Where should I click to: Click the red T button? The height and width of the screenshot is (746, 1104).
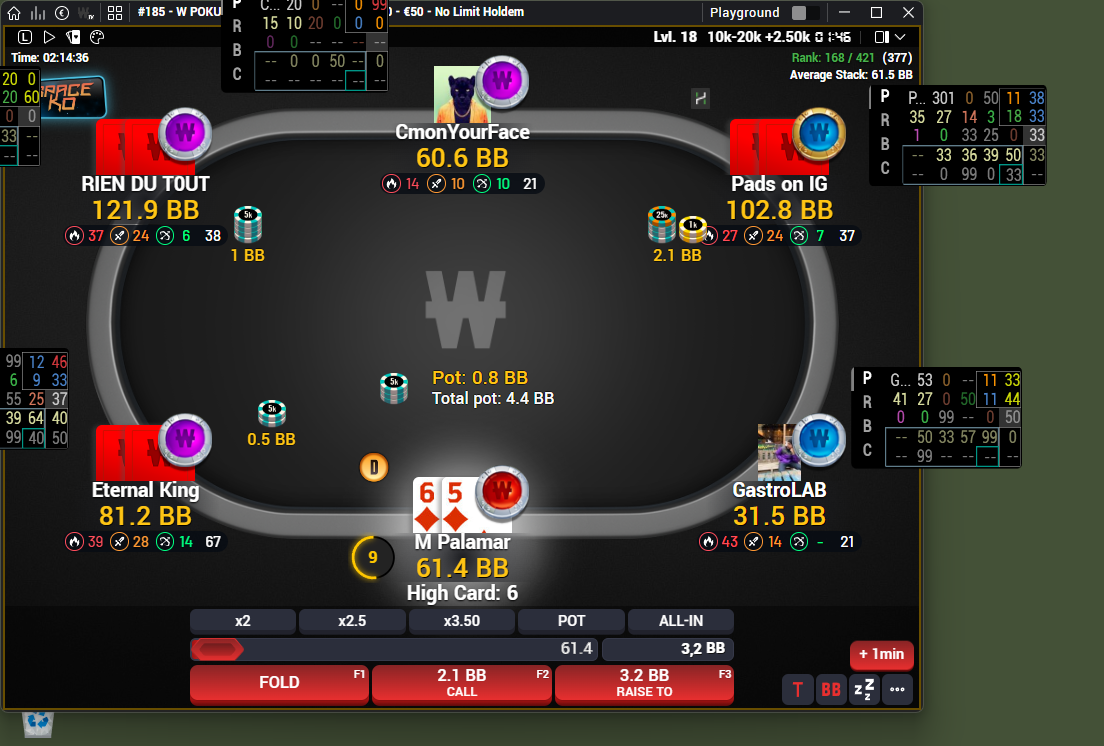point(798,690)
